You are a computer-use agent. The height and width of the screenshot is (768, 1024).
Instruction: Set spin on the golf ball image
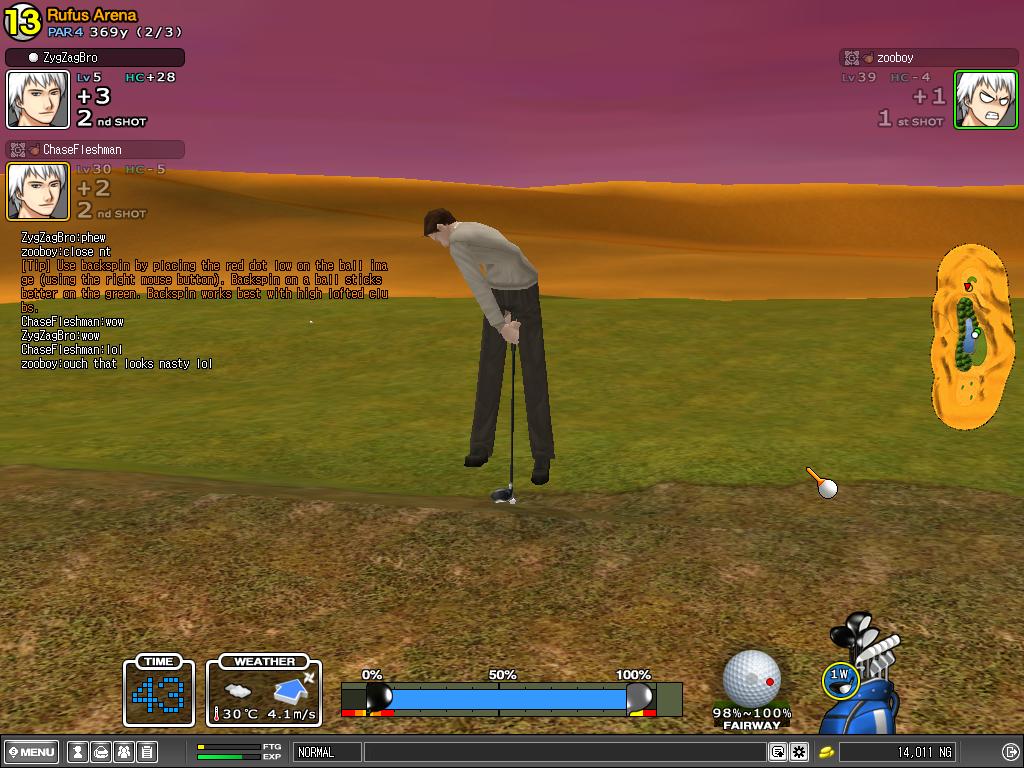point(751,677)
